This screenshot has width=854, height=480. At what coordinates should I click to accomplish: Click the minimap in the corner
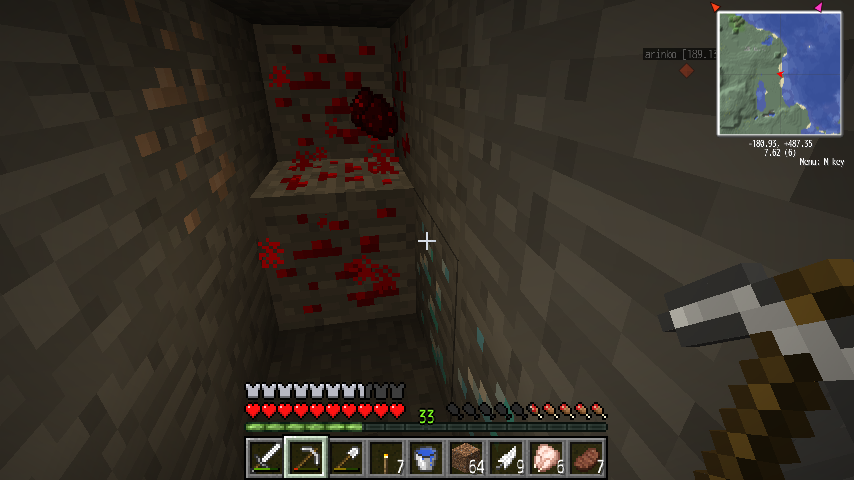[779, 73]
